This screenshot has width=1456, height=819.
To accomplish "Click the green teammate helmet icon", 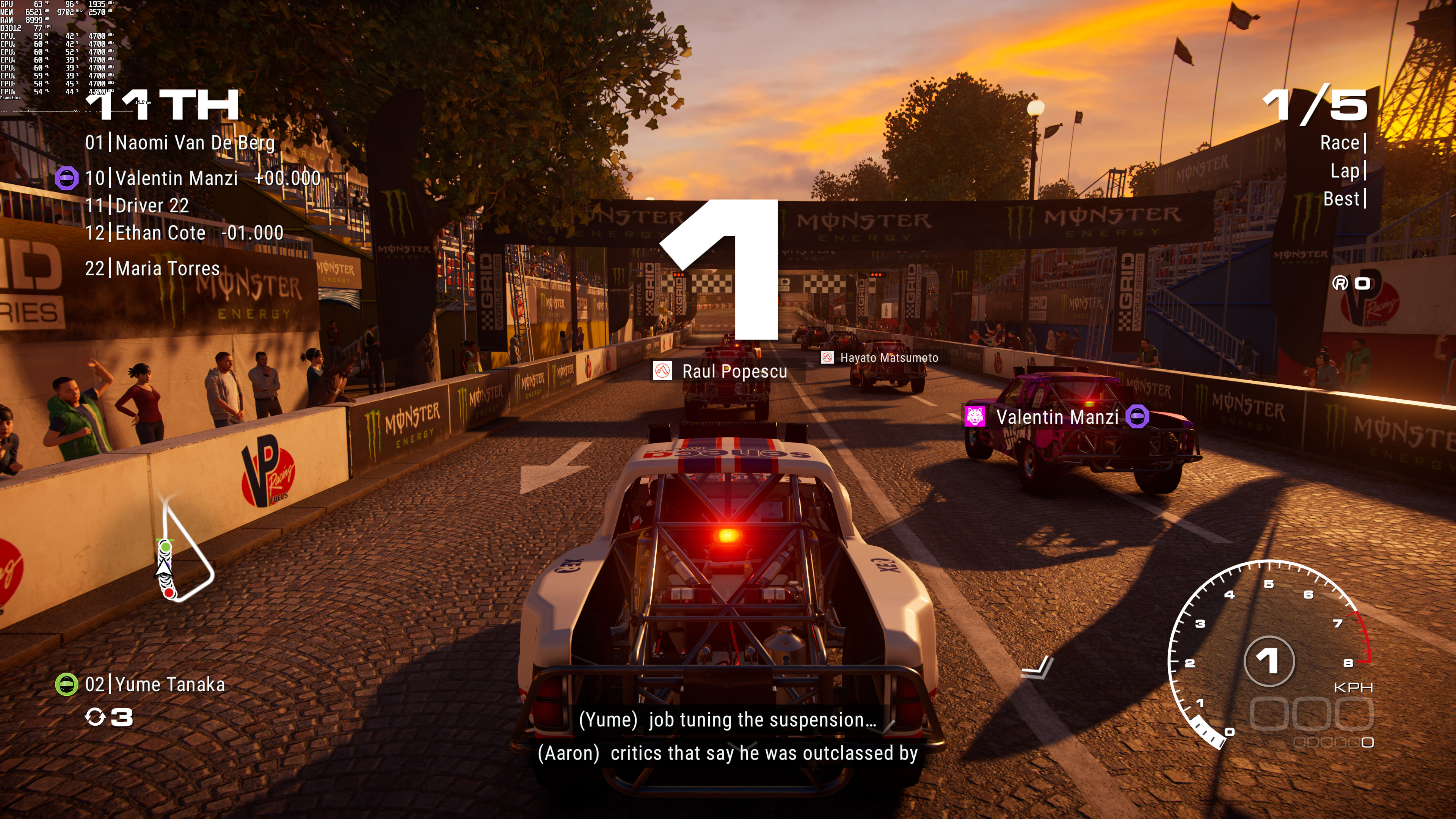I will tap(66, 685).
